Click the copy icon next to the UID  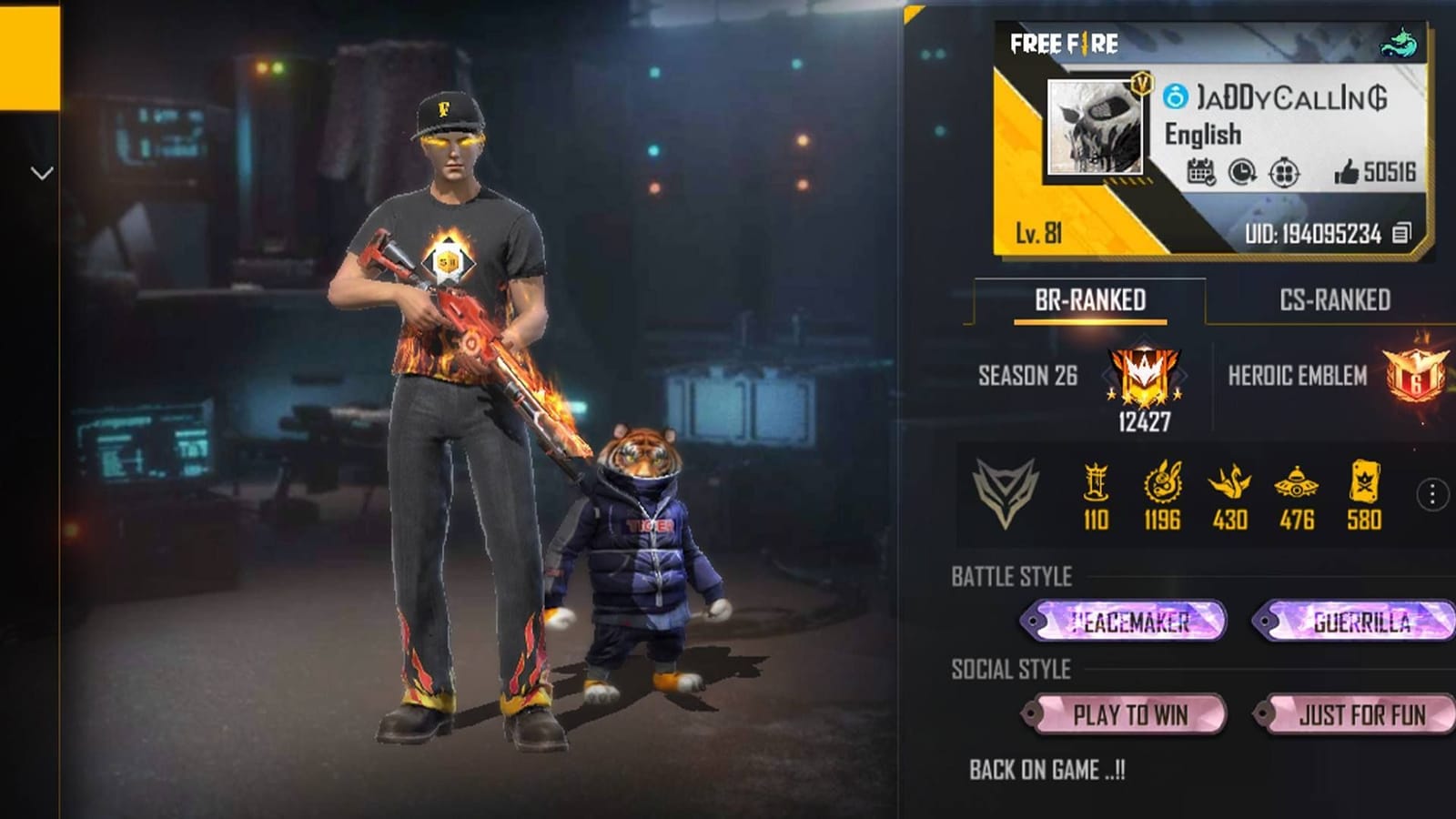click(x=1400, y=234)
